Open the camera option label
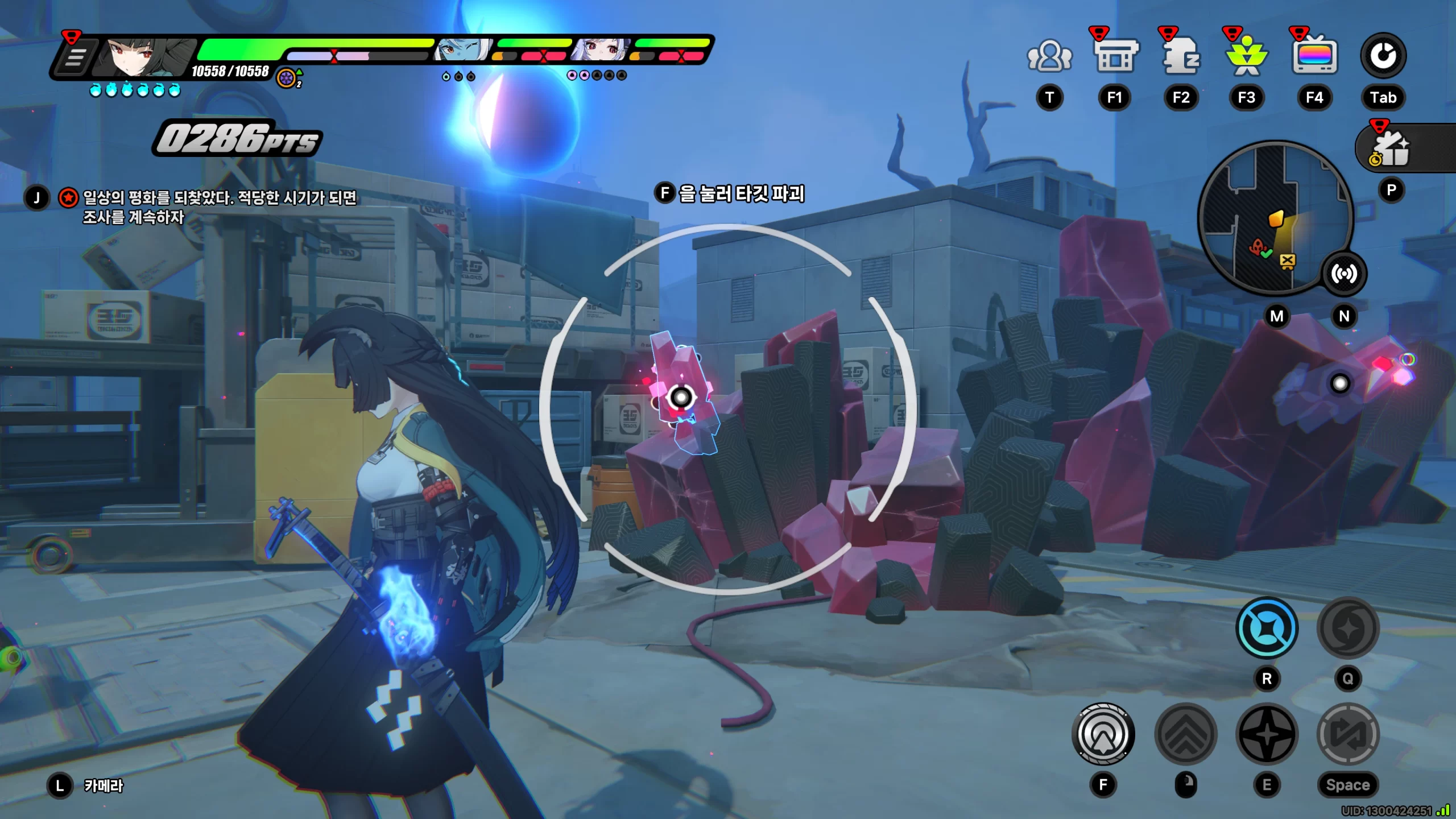This screenshot has width=1456, height=819. [103, 786]
